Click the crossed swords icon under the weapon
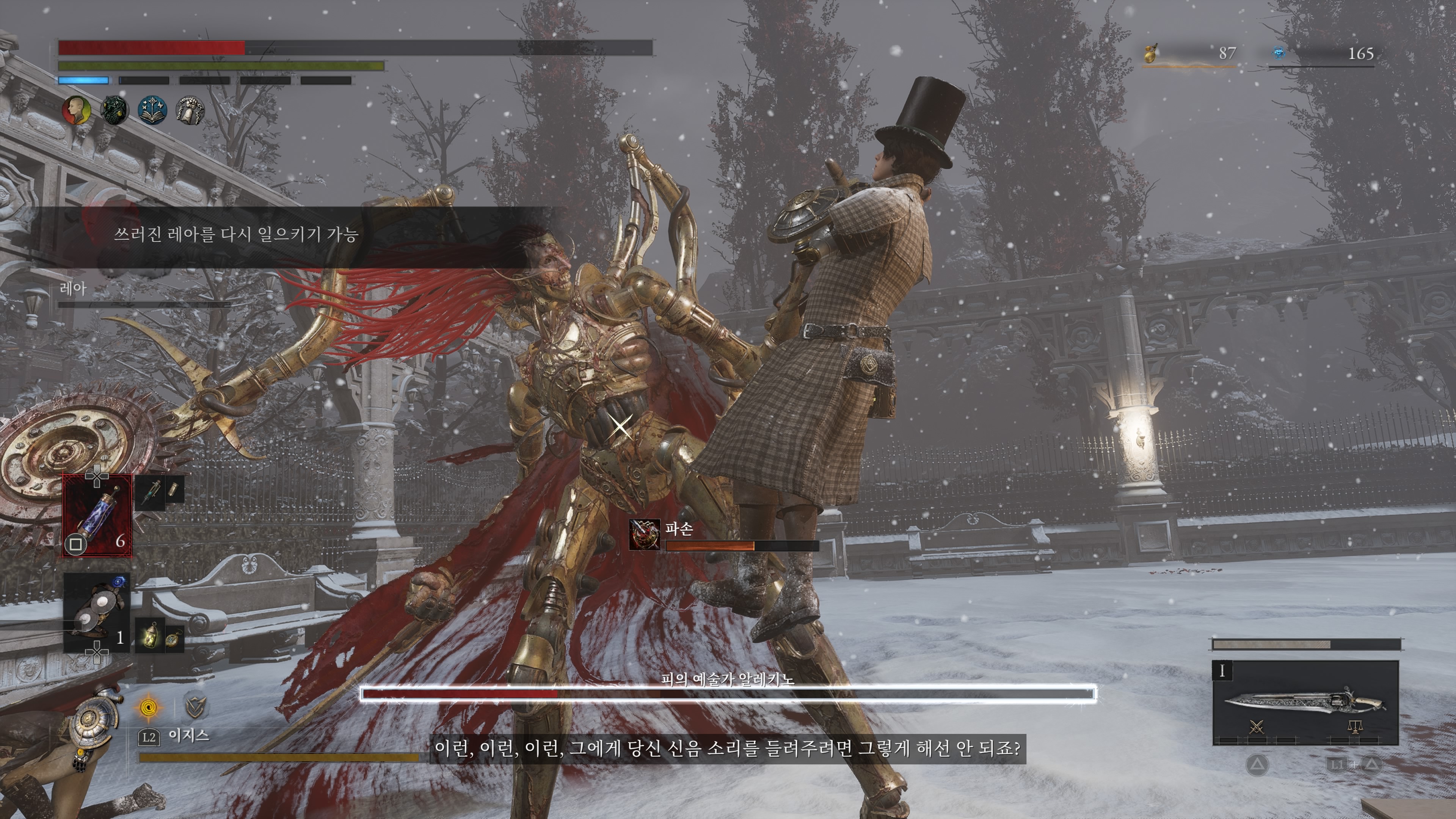Screen dimensions: 1456x819 1256,727
